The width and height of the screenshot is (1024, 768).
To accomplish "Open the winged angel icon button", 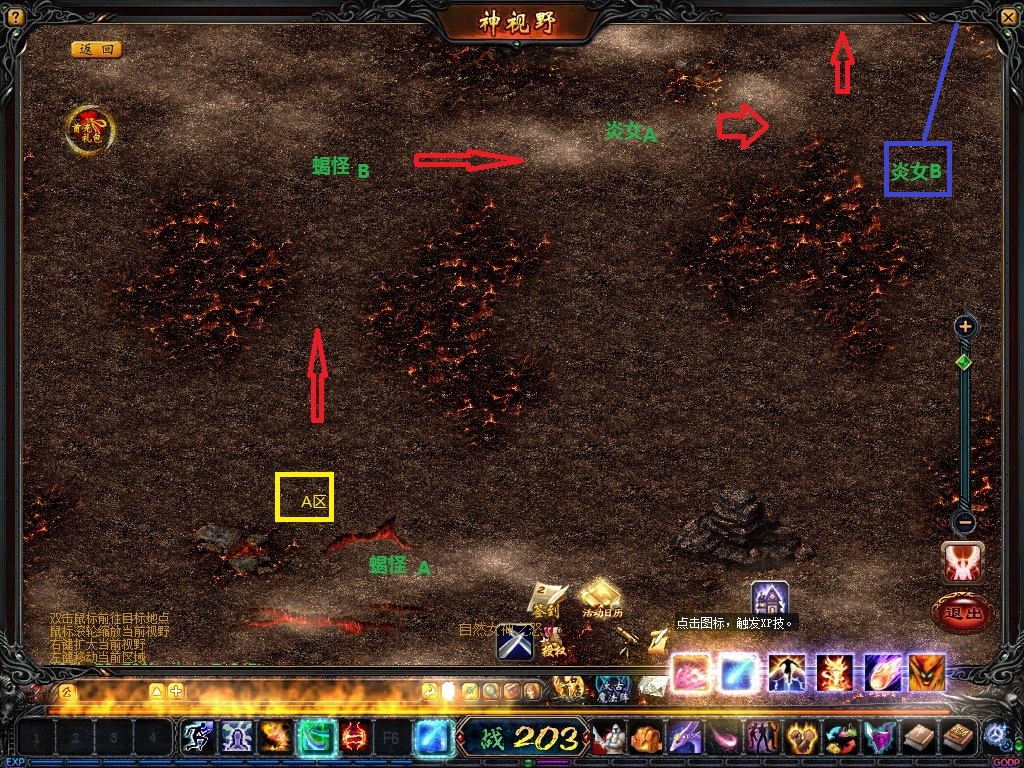I will click(x=962, y=561).
